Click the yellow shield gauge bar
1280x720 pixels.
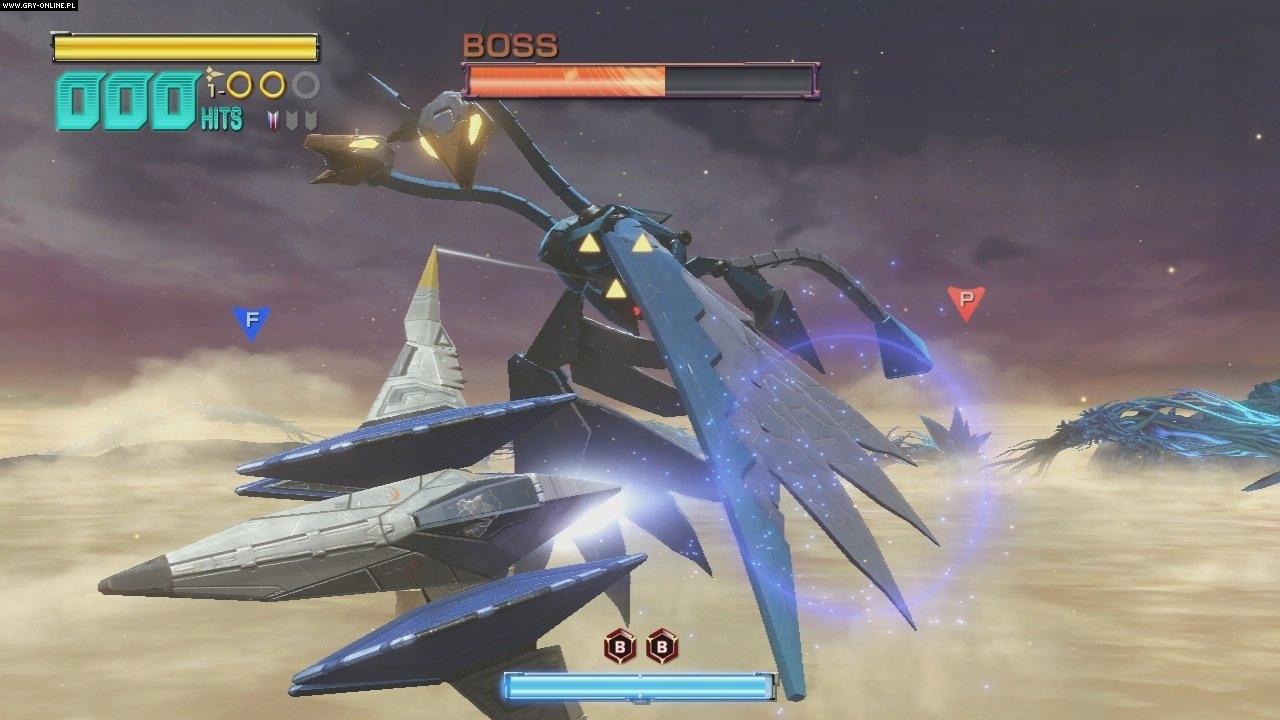(185, 46)
